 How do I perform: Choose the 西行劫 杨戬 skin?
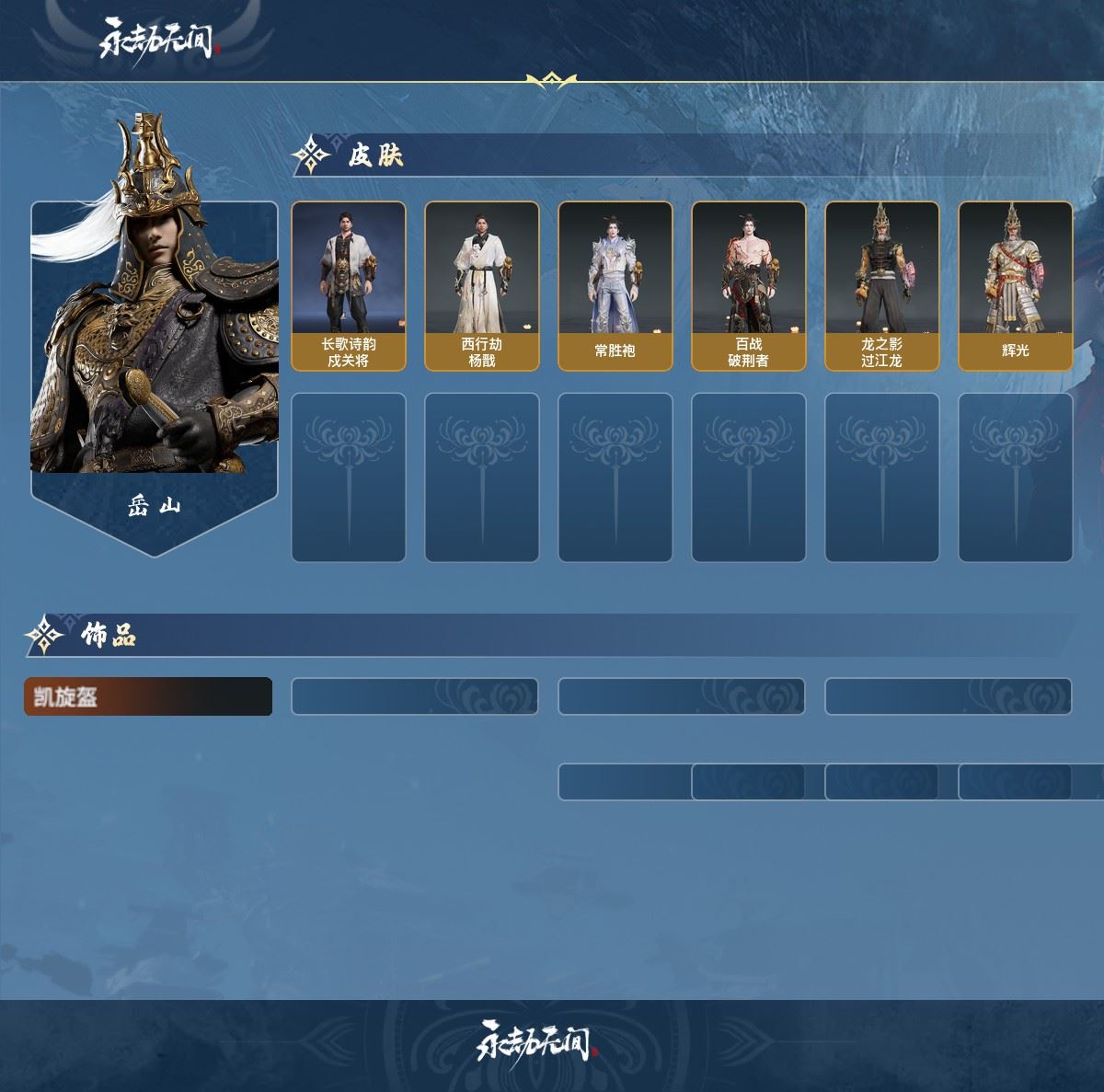(x=482, y=286)
